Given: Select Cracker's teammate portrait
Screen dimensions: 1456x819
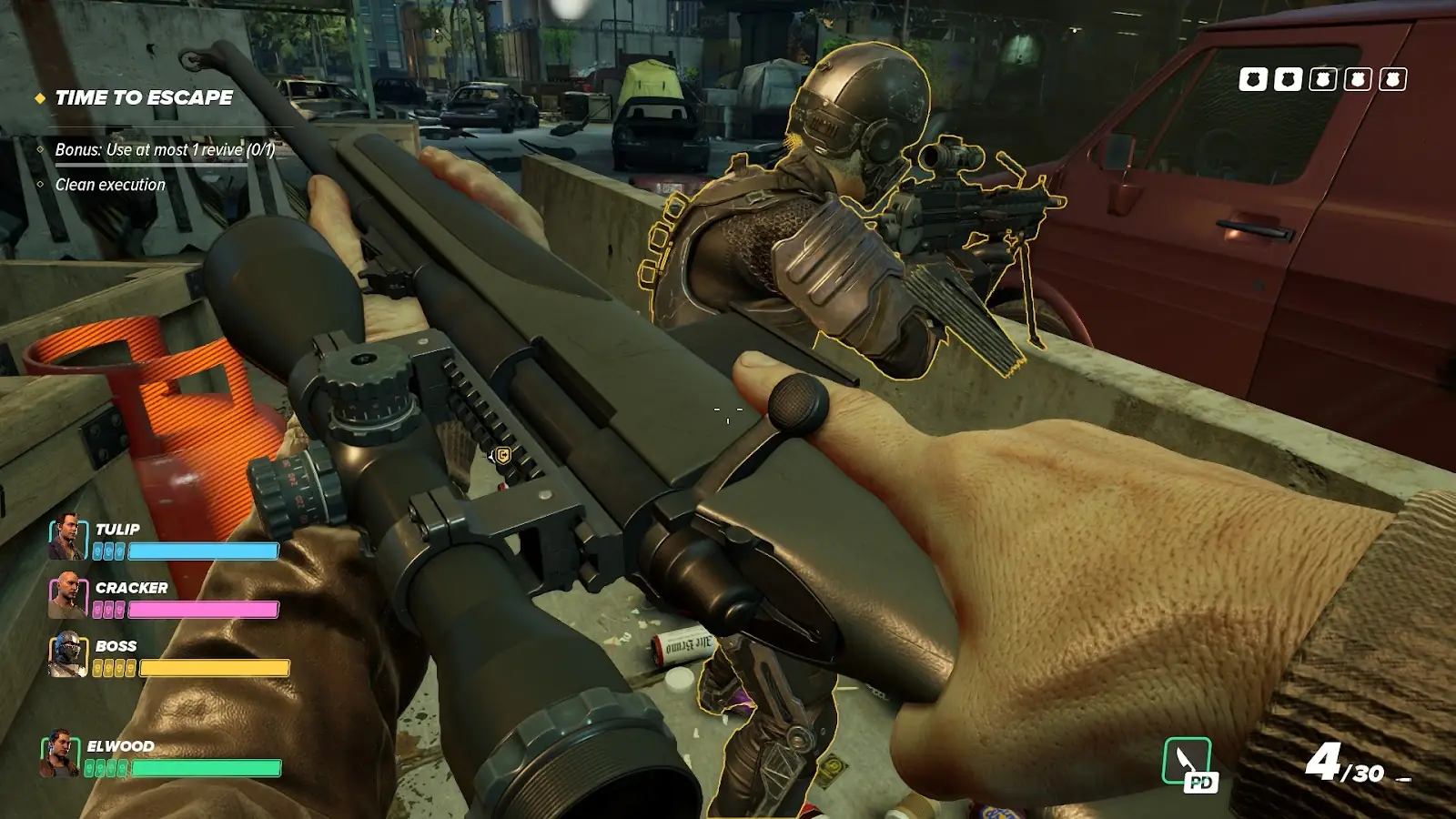Looking at the screenshot, I should click(x=66, y=596).
